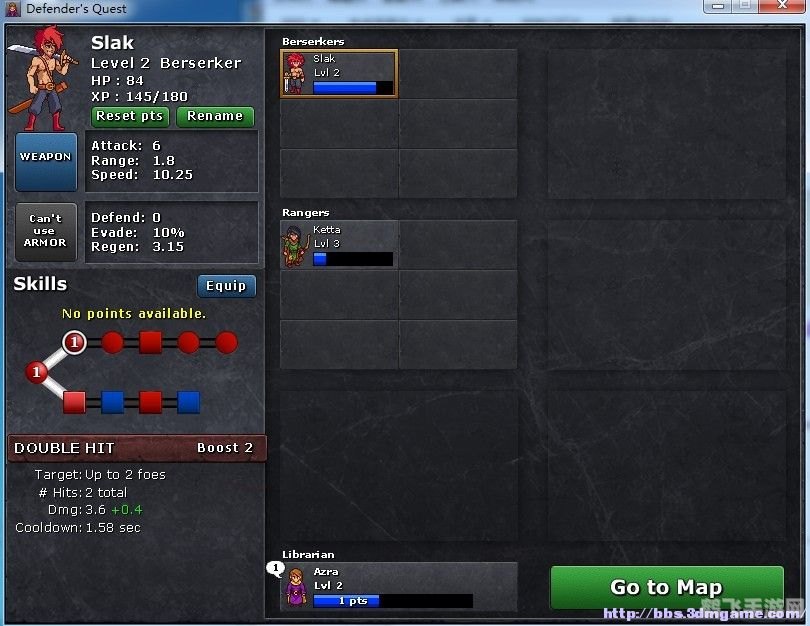Go to Map
This screenshot has width=810, height=626.
(x=666, y=587)
